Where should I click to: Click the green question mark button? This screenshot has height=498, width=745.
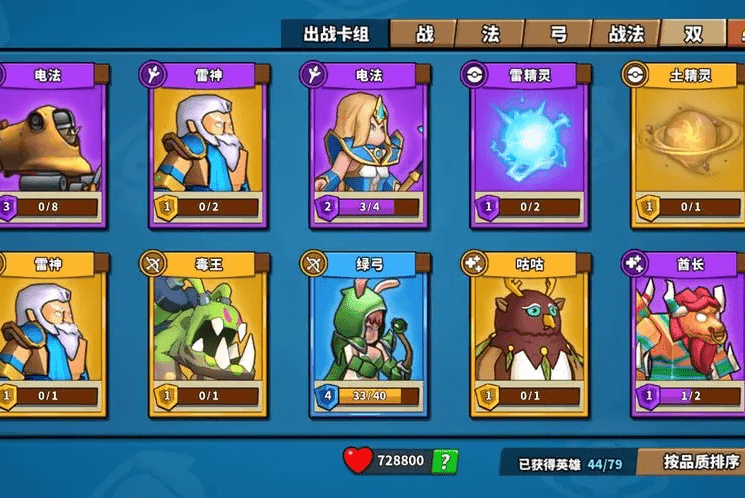point(444,461)
